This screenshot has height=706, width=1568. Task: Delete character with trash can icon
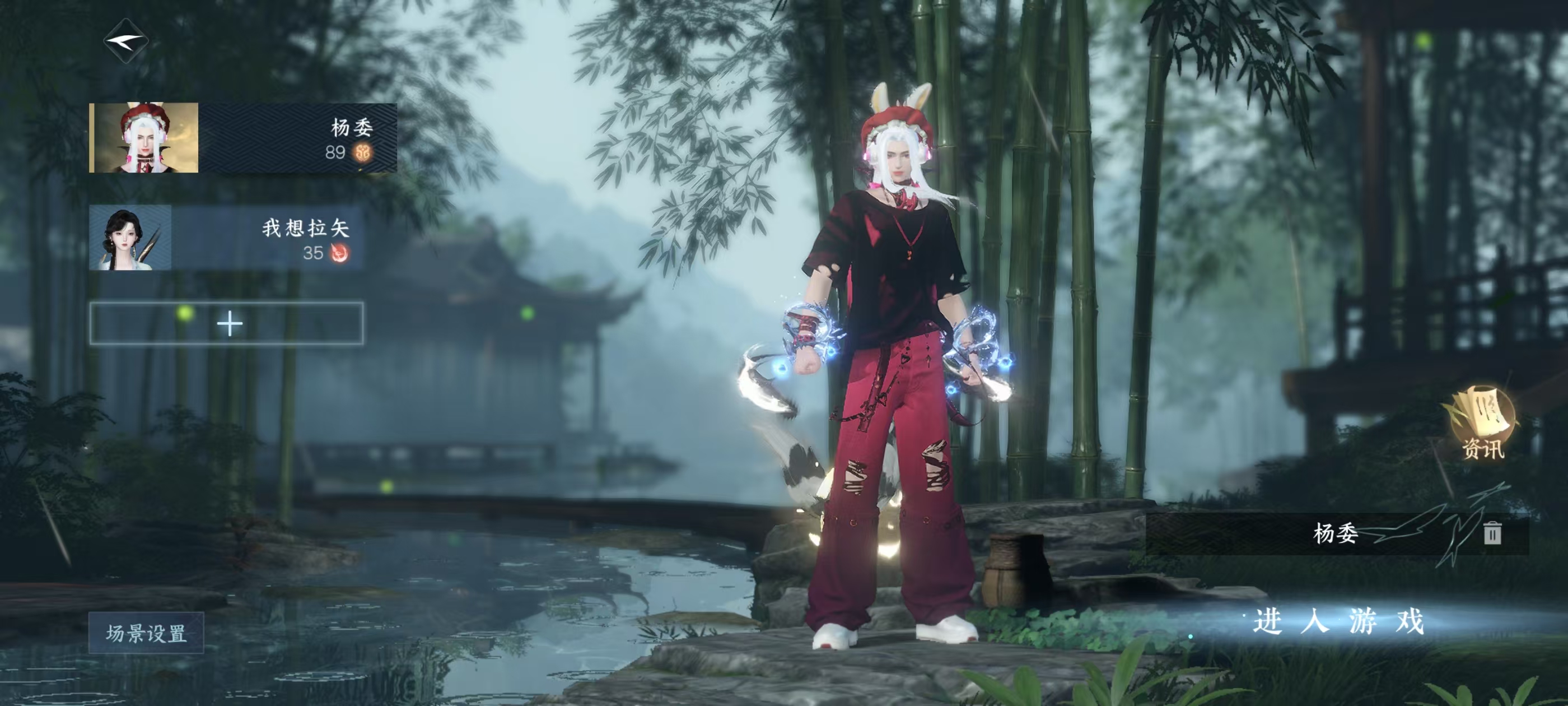coord(1492,533)
